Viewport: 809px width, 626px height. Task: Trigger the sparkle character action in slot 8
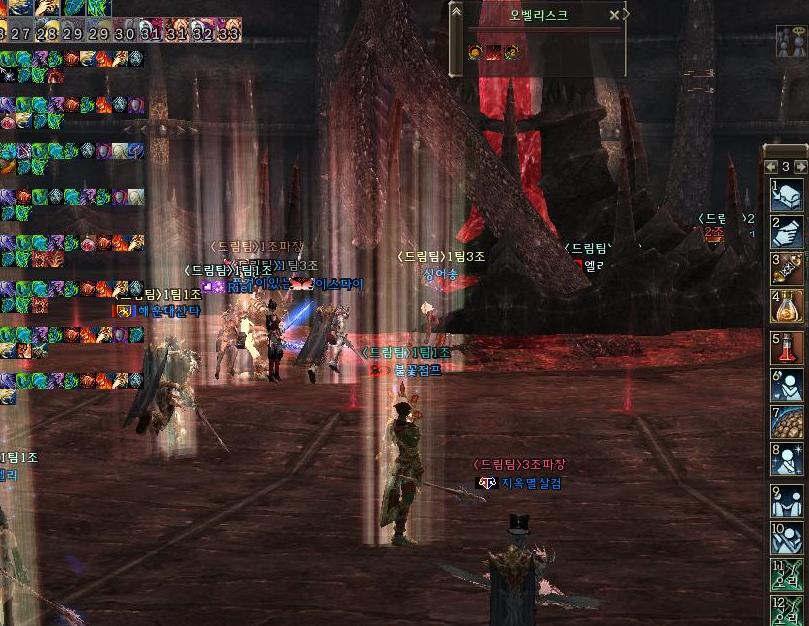[789, 459]
